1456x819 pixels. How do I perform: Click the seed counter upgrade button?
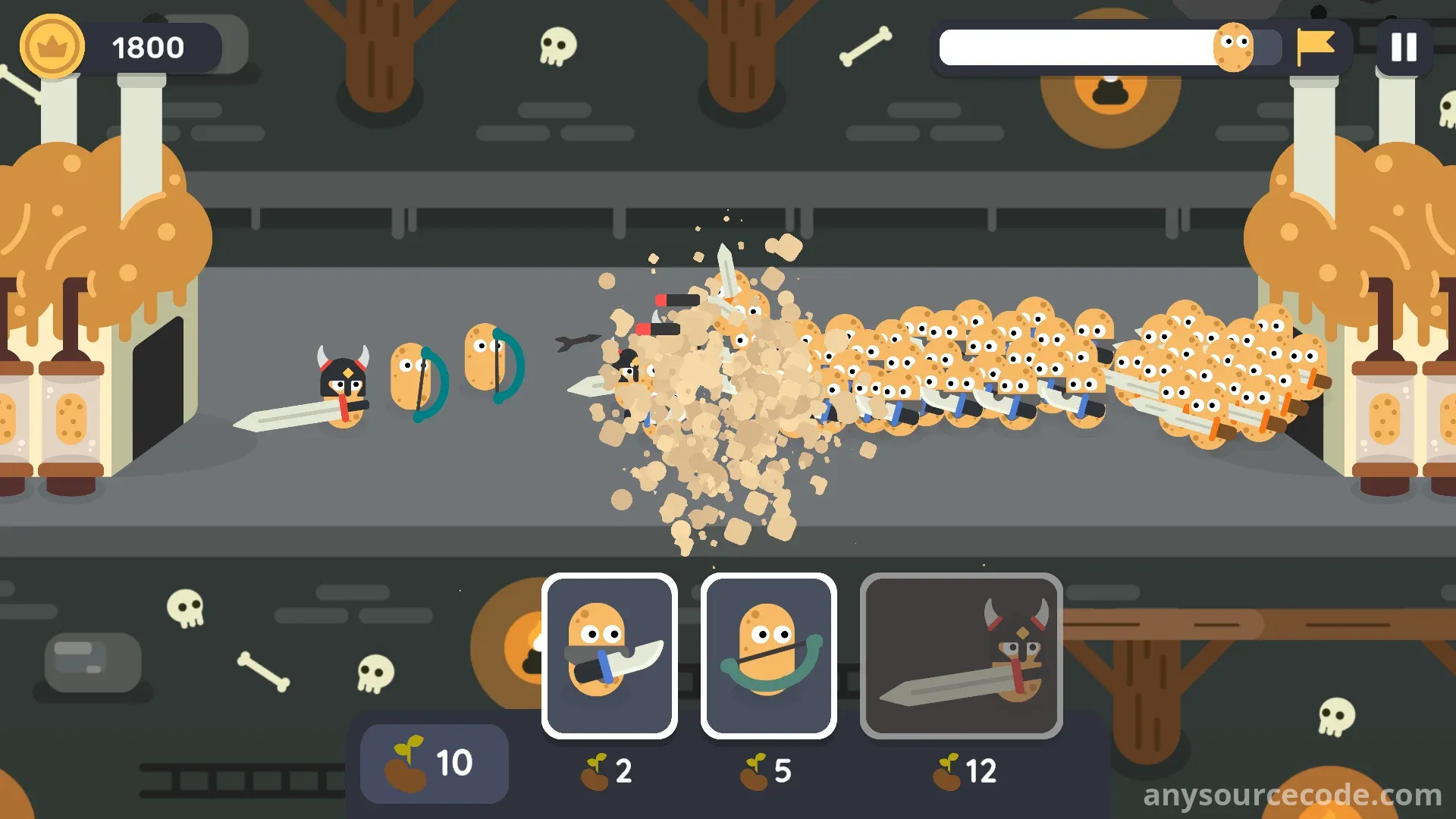tap(434, 763)
